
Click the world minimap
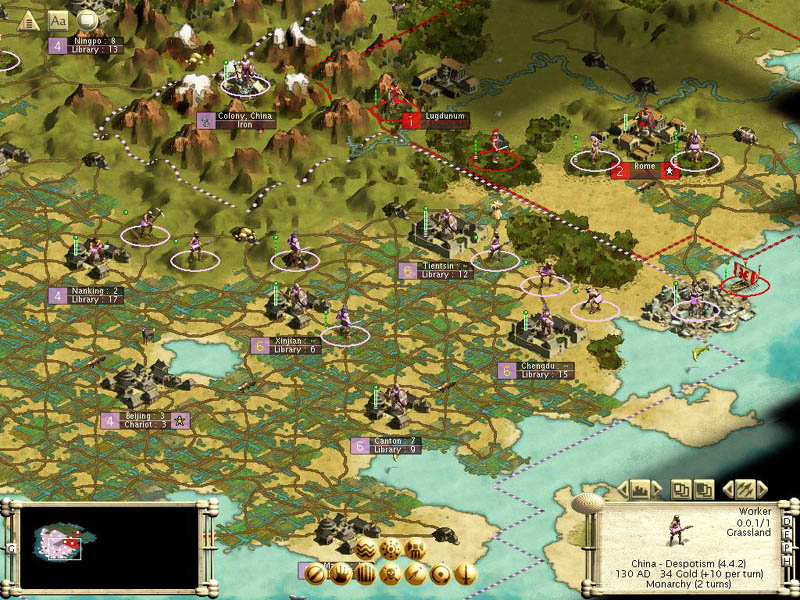[101, 545]
